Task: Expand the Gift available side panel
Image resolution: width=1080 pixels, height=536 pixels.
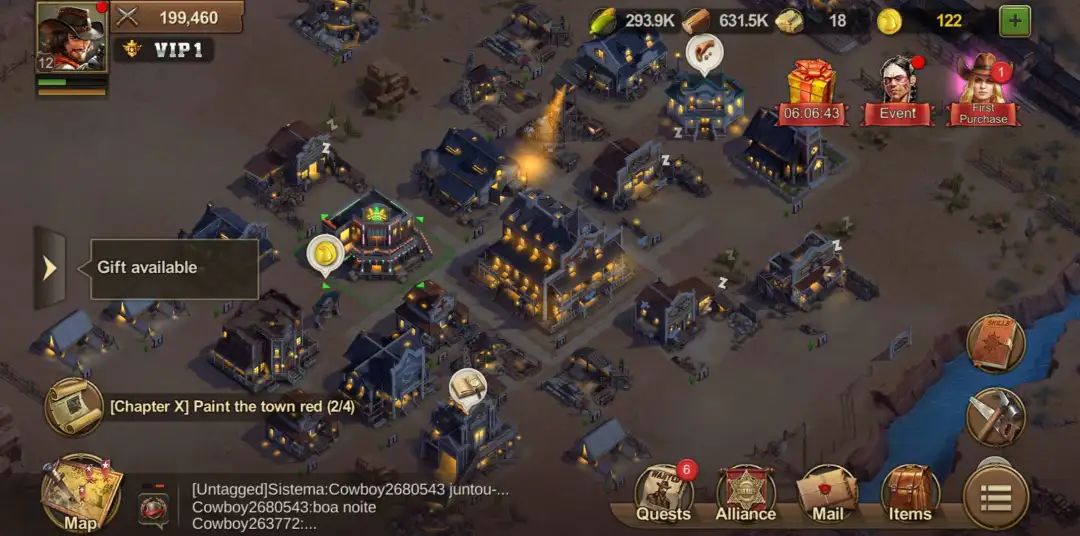Action: point(50,268)
